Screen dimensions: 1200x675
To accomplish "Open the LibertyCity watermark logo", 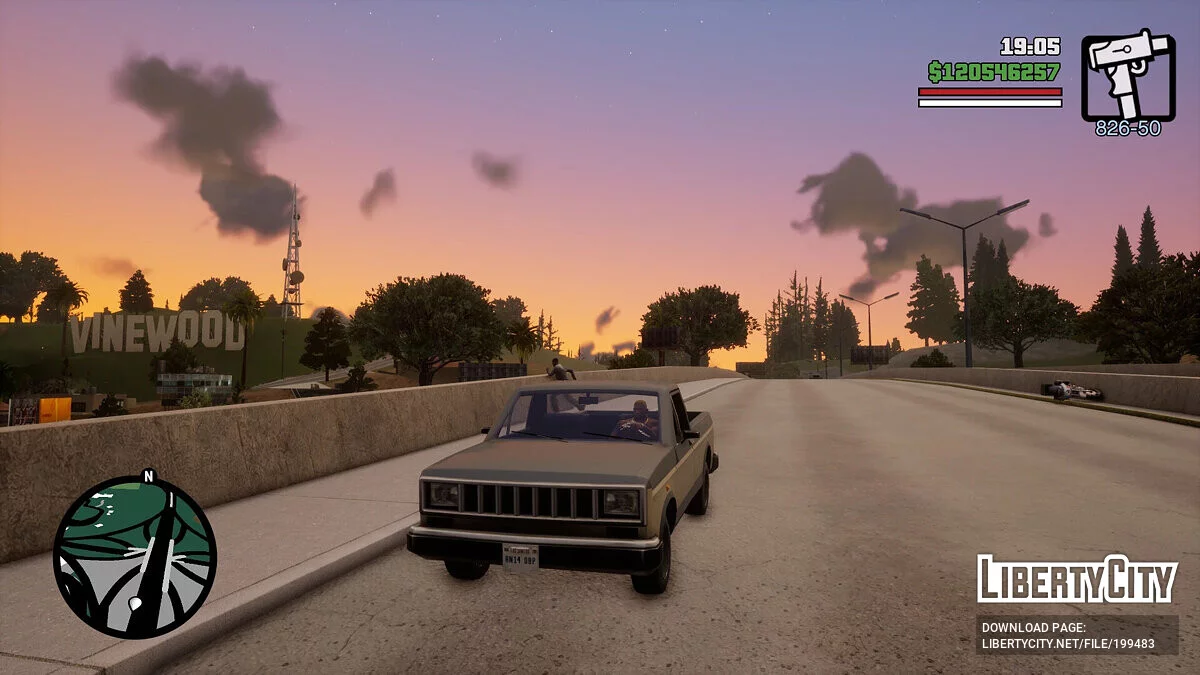I will [x=1077, y=579].
